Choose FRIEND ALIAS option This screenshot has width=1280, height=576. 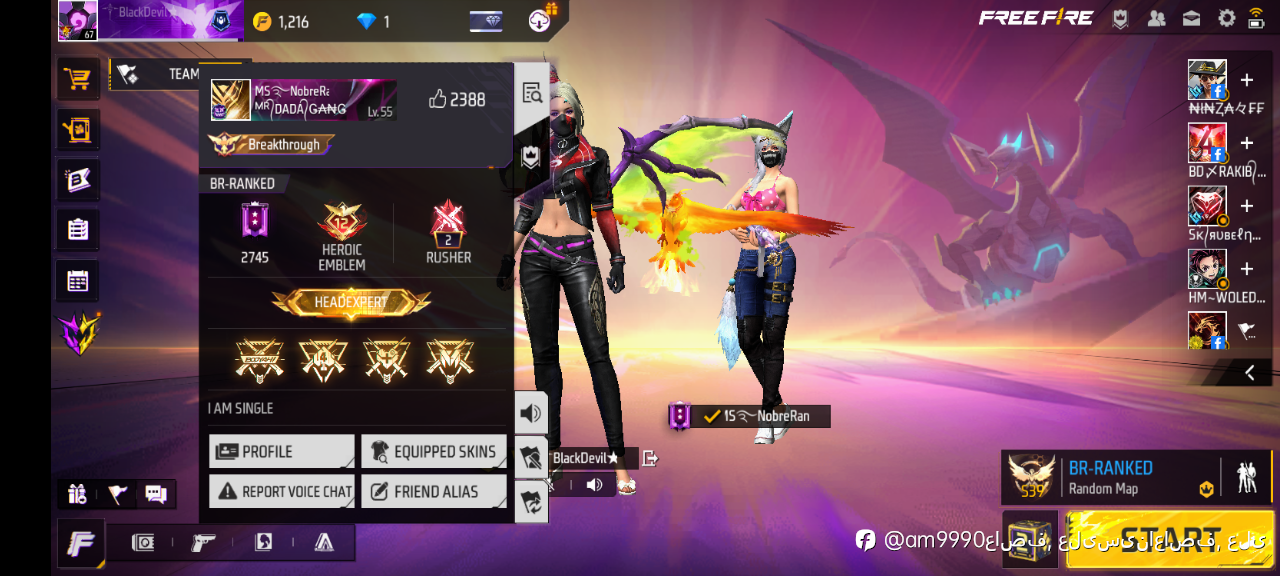pyautogui.click(x=433, y=491)
